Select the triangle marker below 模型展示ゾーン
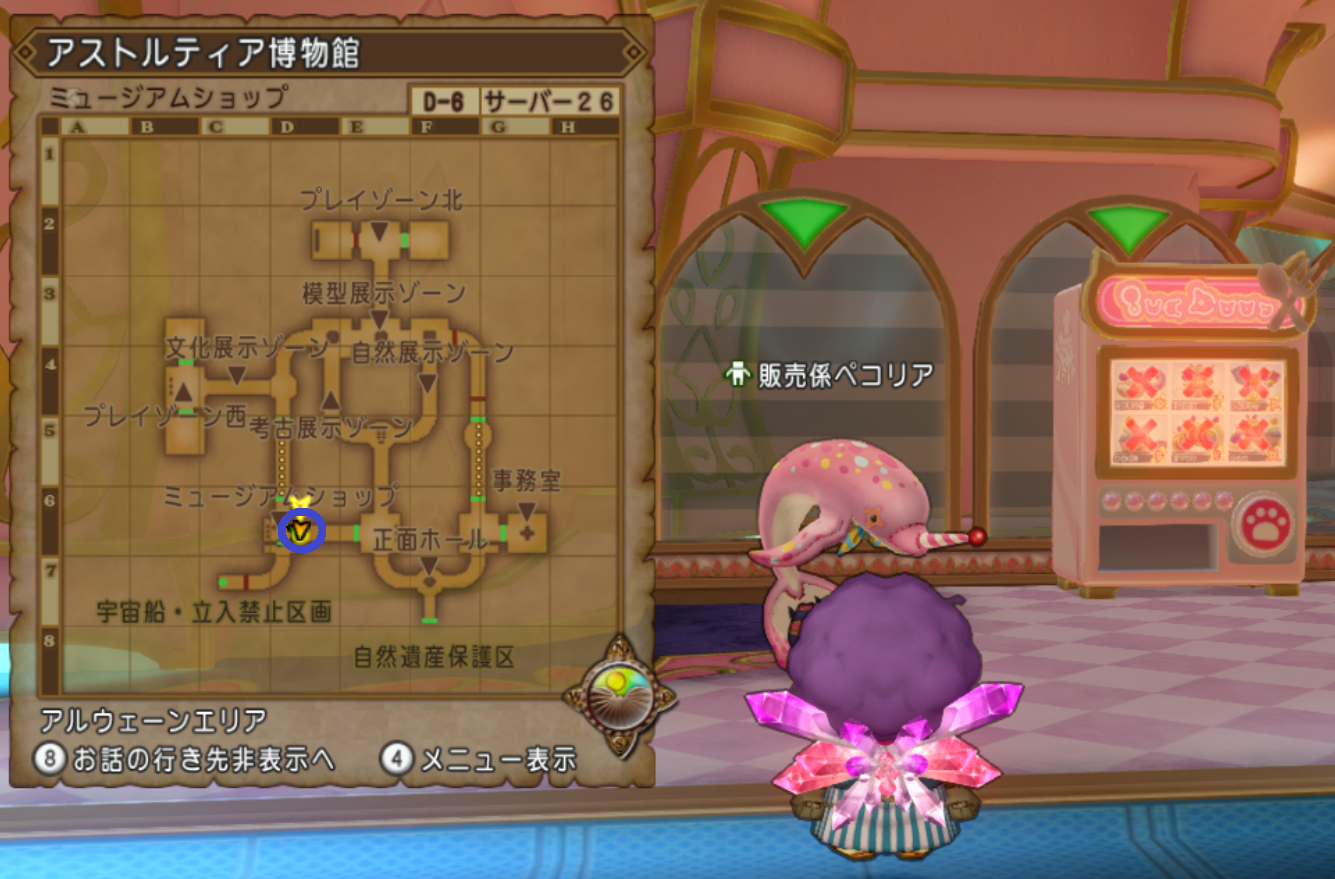Viewport: 1335px width, 879px height. (x=380, y=320)
